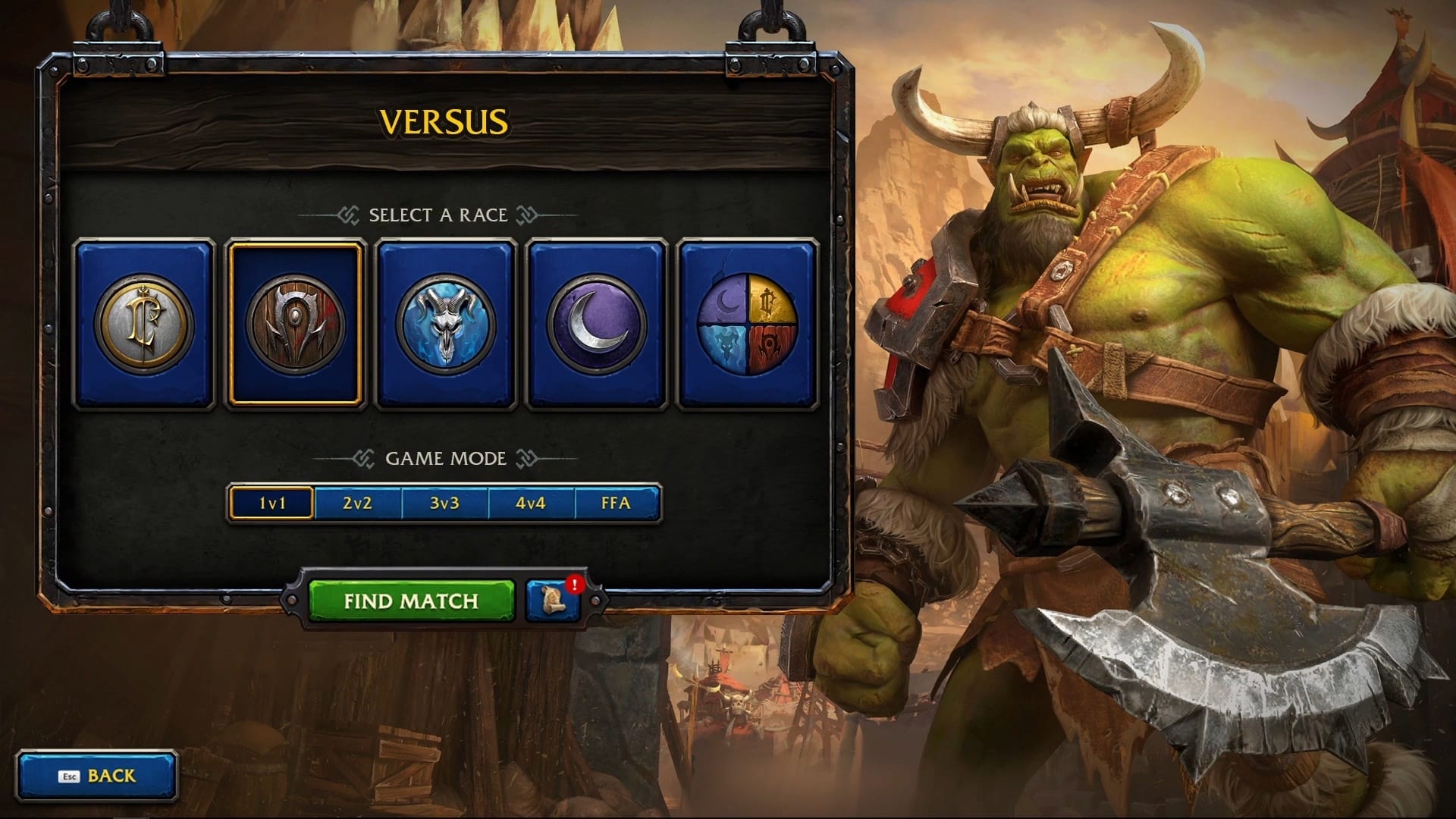Choose the Random race four-quadrant tile
The image size is (1456, 819).
point(747,325)
